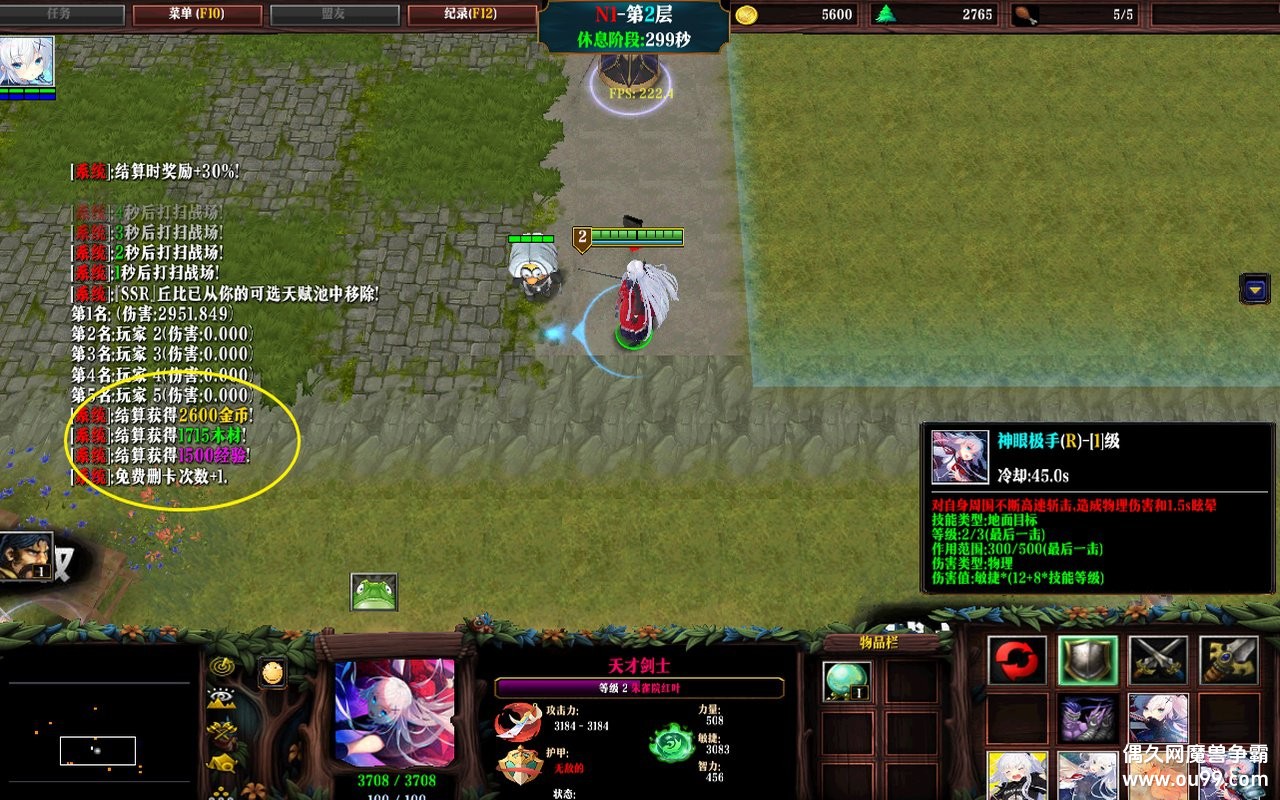Screen dimensions: 1280x800
Task: Click the green frog icon
Action: click(x=374, y=592)
